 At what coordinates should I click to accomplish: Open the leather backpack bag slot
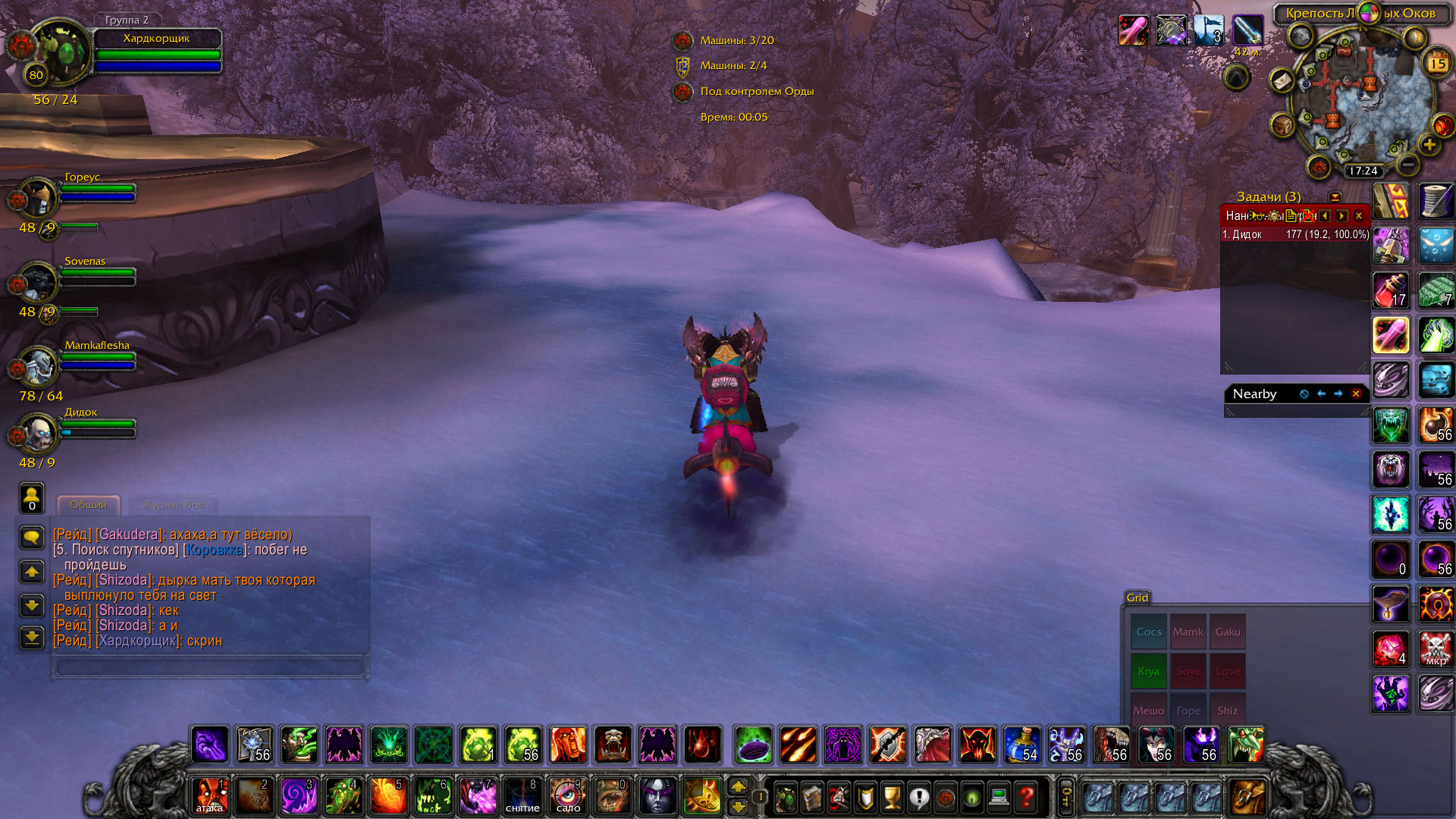point(1247,797)
